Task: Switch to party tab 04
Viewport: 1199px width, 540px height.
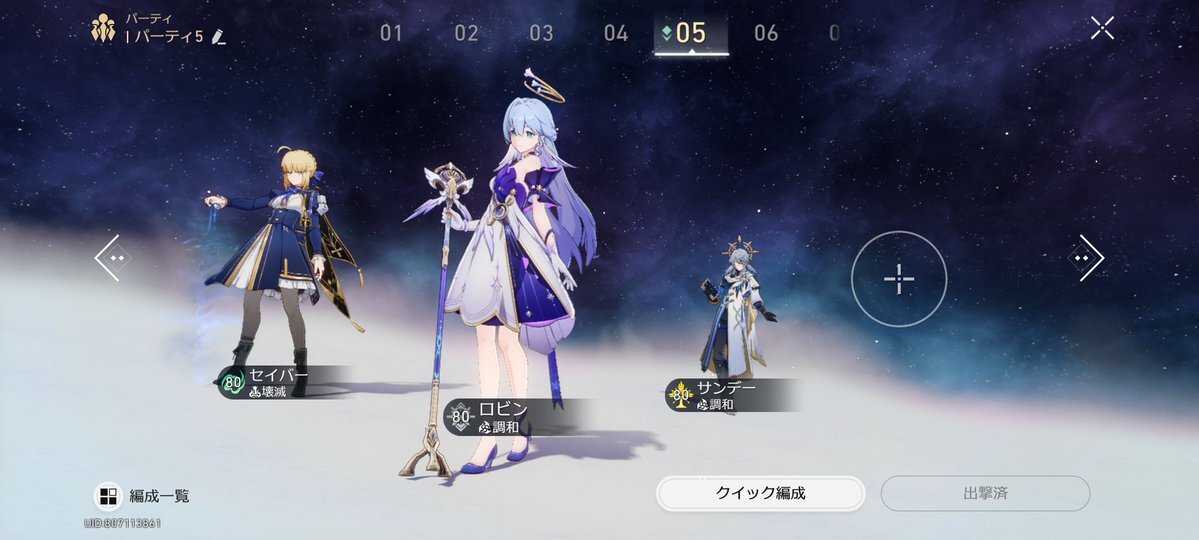Action: coord(616,33)
